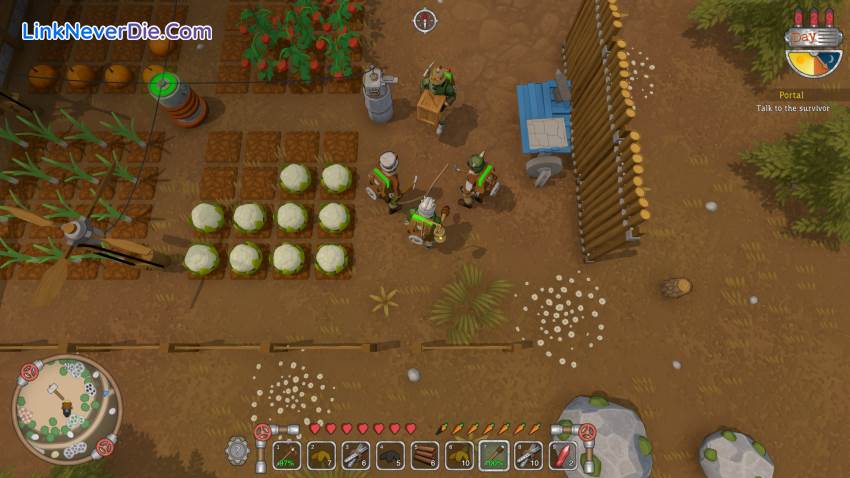
Task: Select the yellow item stack of 7
Action: (322, 456)
